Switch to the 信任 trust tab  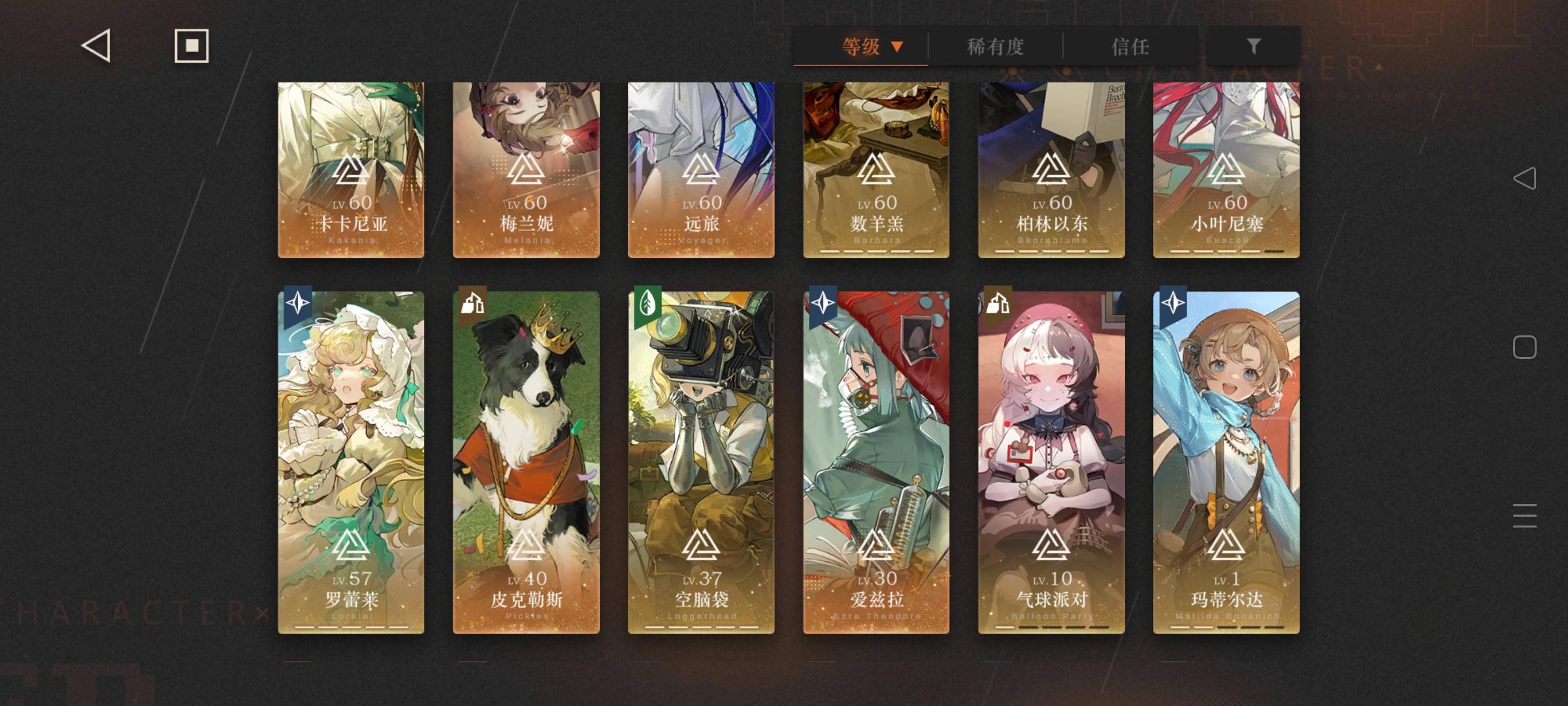tap(1130, 47)
